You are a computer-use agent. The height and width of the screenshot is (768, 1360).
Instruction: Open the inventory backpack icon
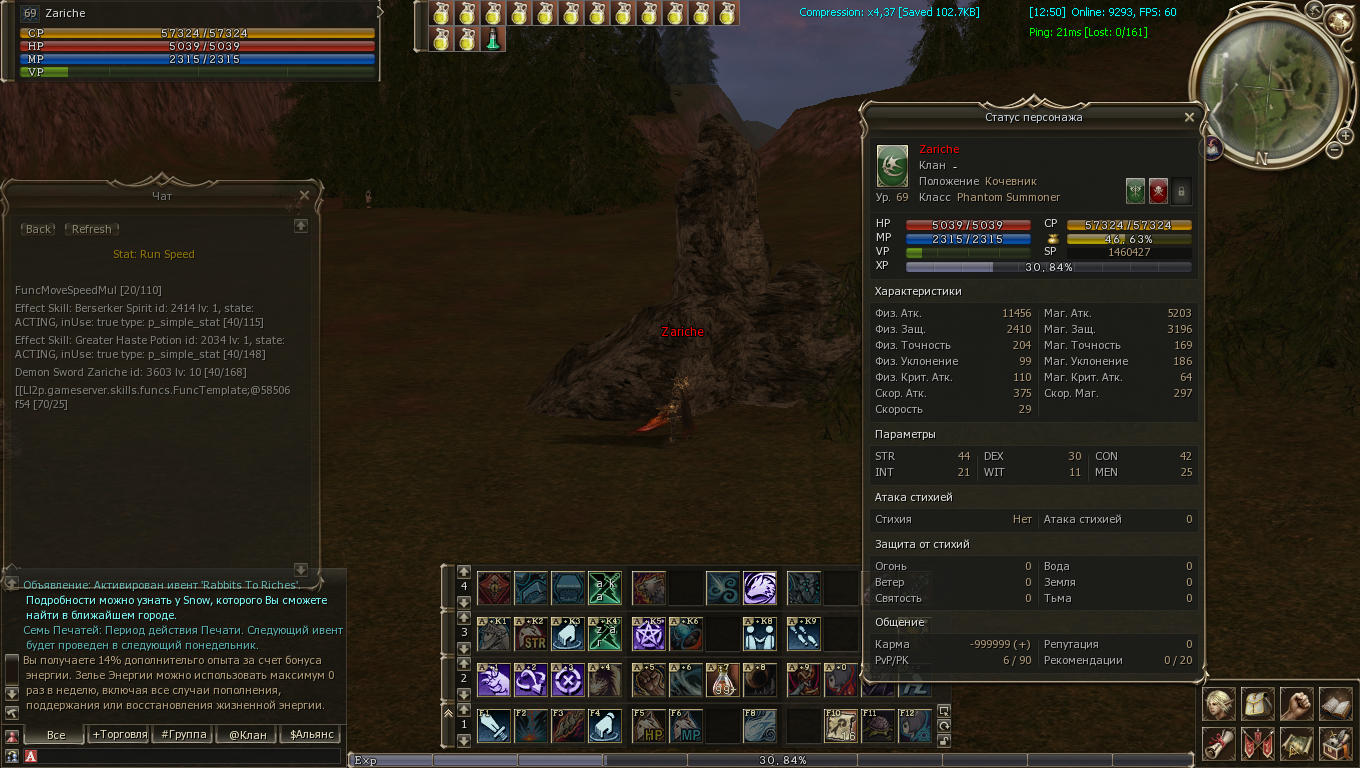click(x=1258, y=703)
